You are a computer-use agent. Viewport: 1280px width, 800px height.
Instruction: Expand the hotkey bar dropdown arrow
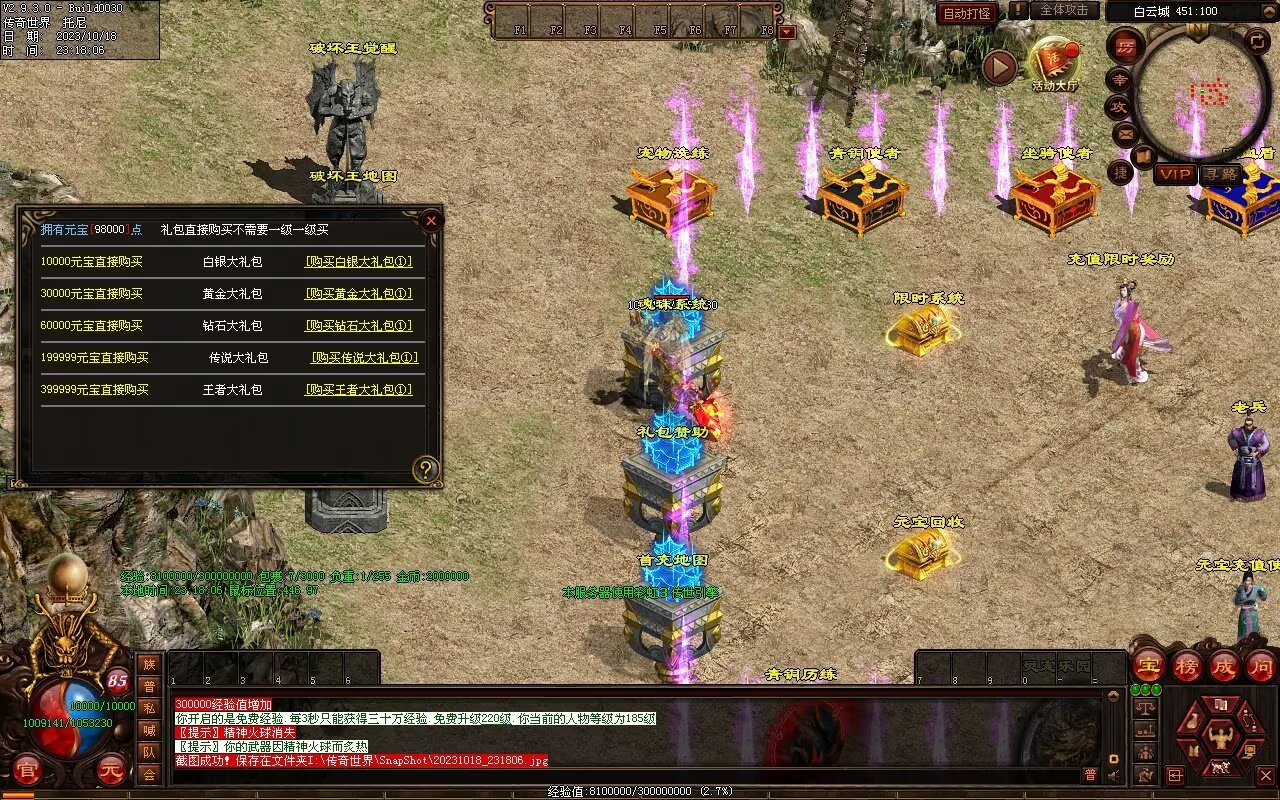787,31
